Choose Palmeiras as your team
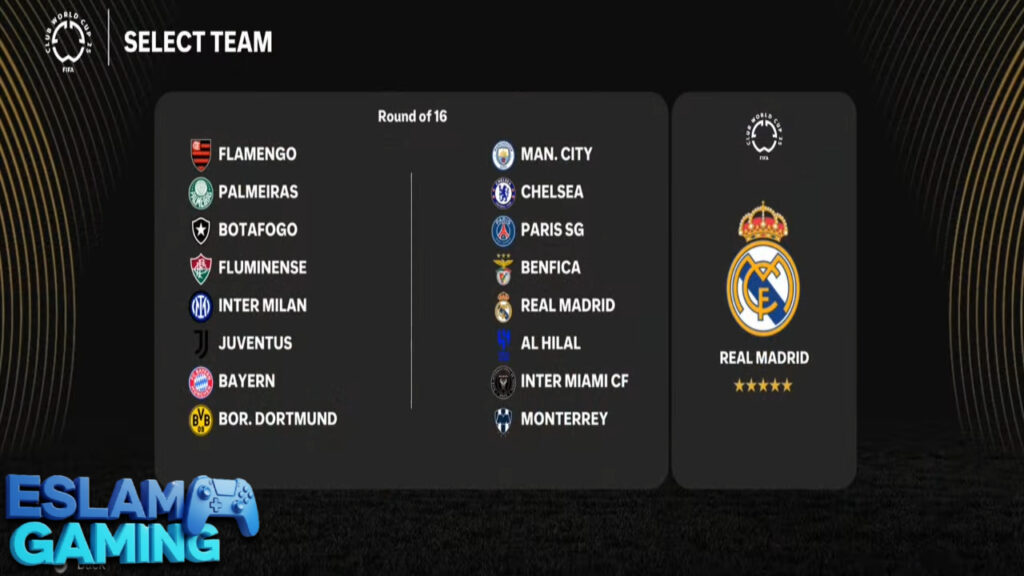Viewport: 1024px width, 576px height. pos(257,192)
